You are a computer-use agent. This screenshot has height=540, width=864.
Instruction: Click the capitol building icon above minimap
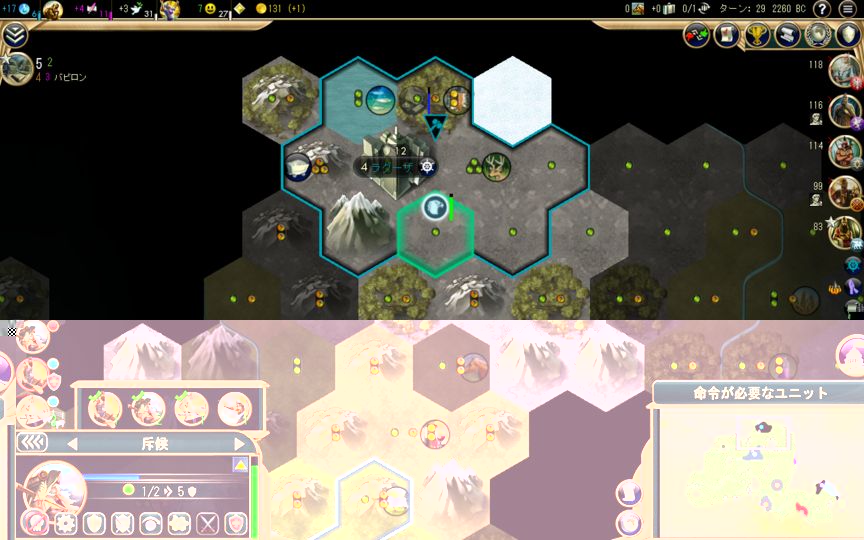pos(850,352)
